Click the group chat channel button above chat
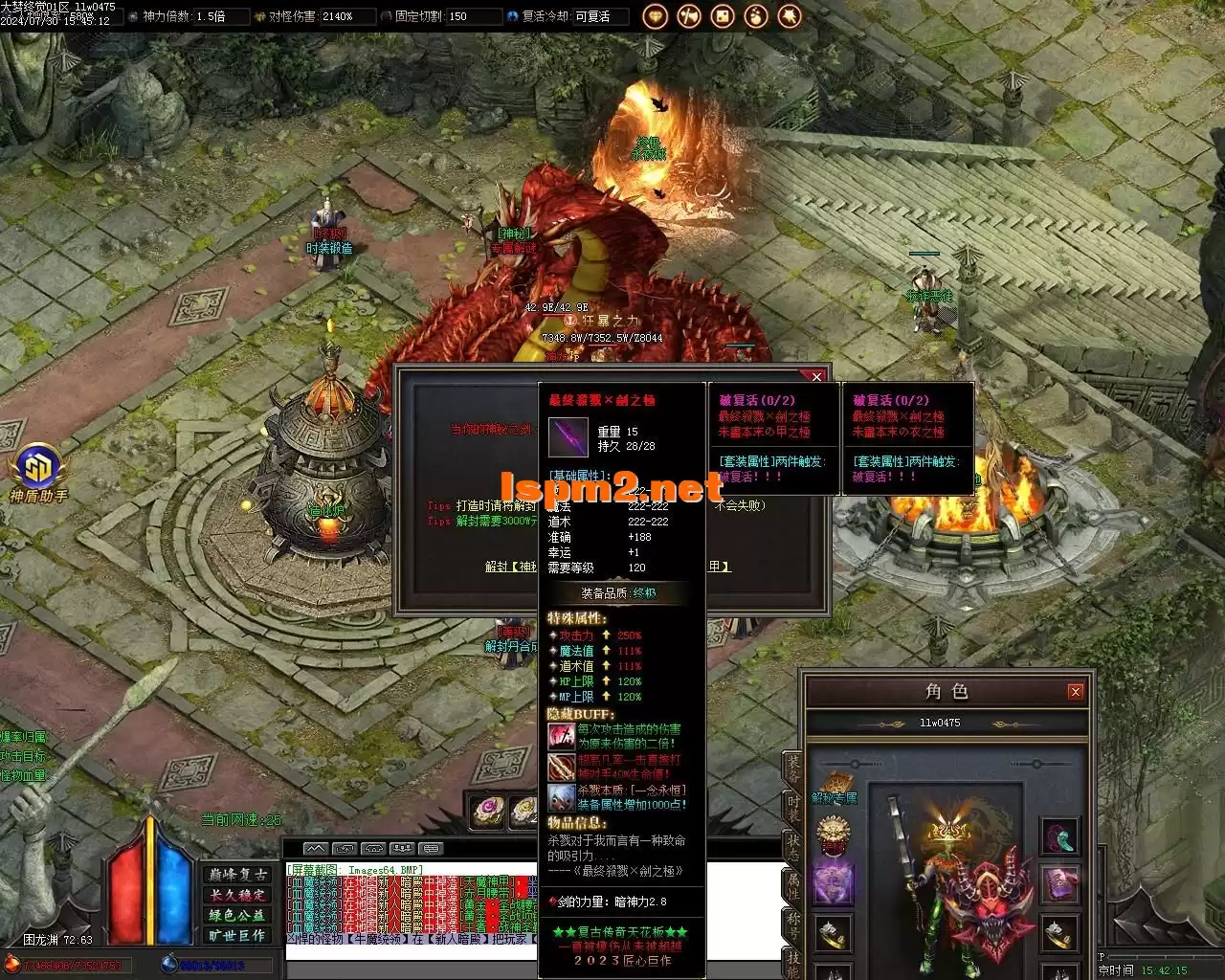Viewport: 1225px width, 980px height. [x=403, y=848]
